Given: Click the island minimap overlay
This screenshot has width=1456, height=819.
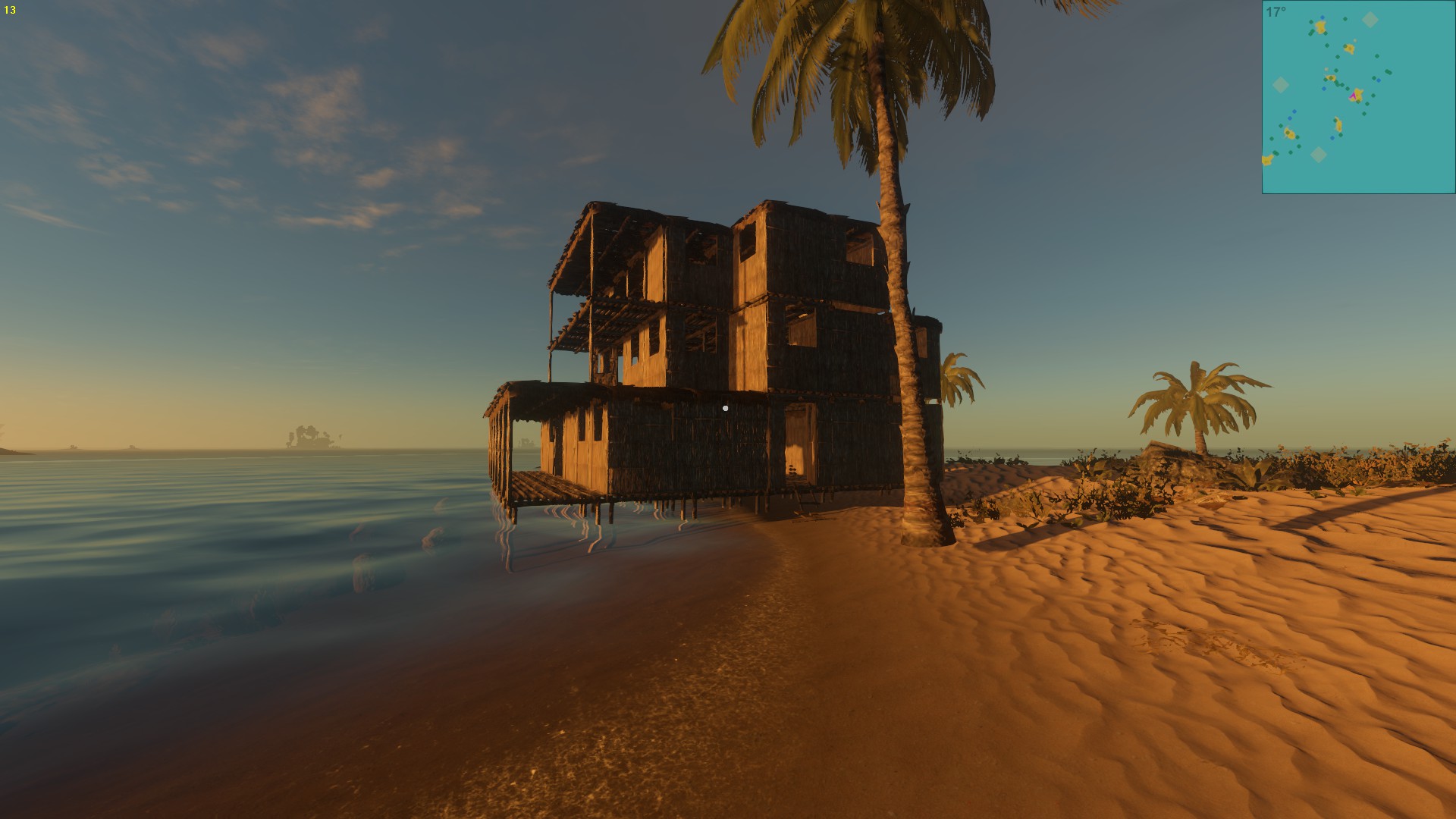Looking at the screenshot, I should [x=1358, y=97].
